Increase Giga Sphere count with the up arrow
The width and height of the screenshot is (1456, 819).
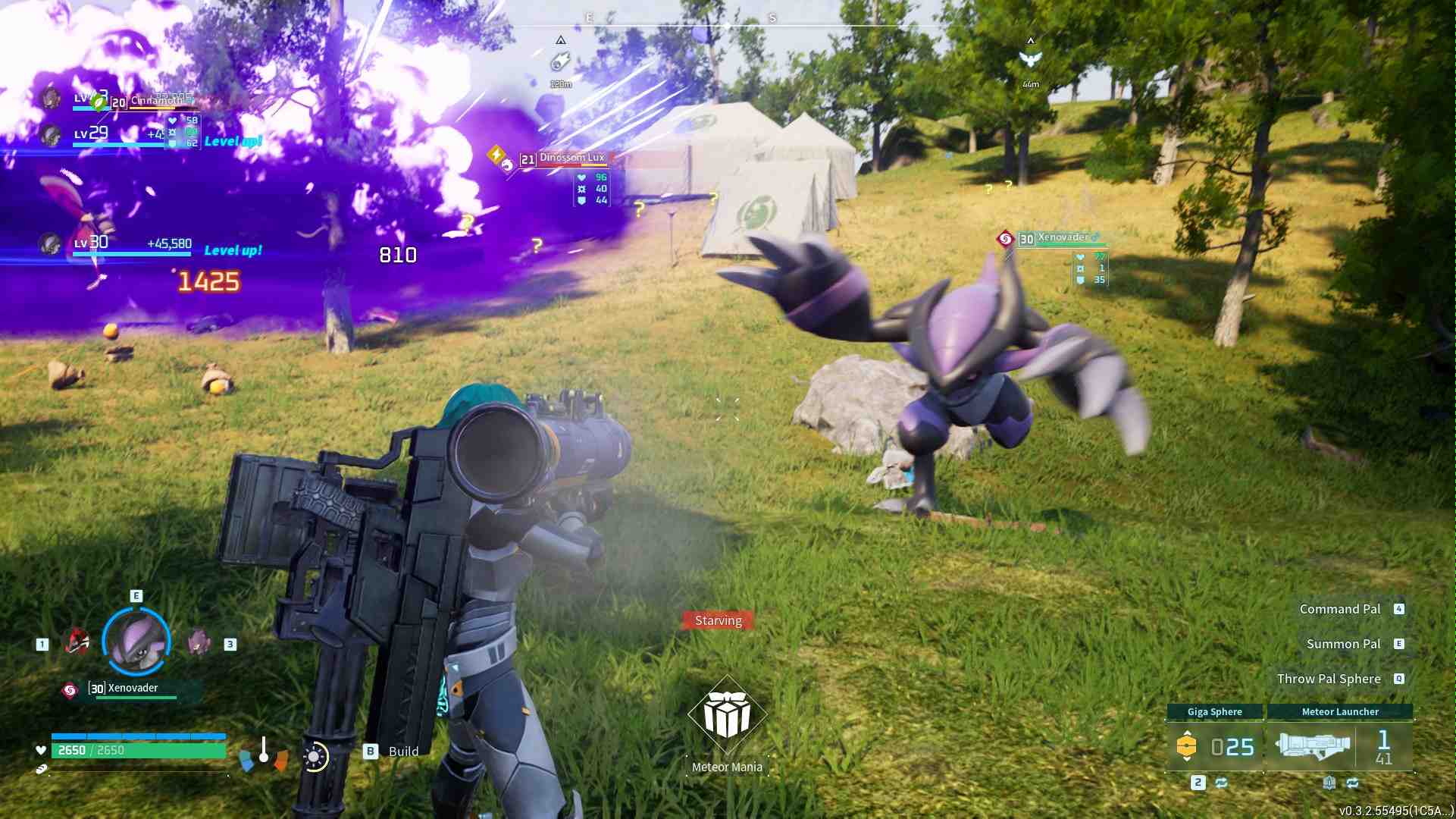click(x=1188, y=733)
